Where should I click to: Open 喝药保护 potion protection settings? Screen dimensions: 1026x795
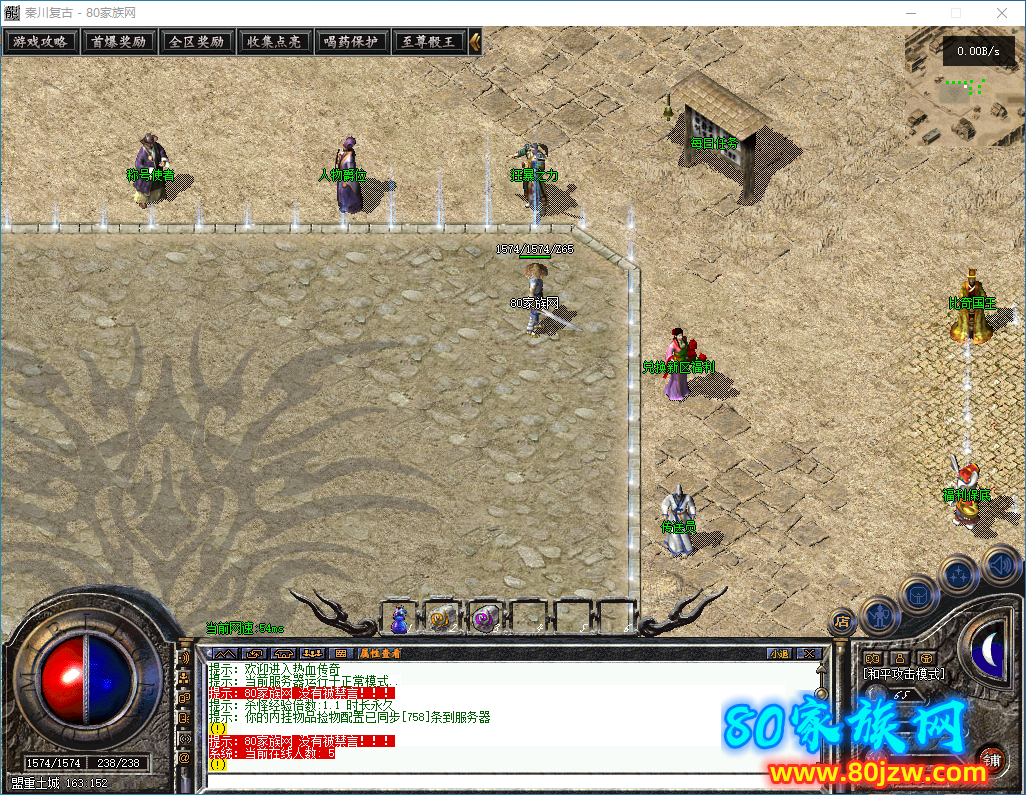coord(352,42)
